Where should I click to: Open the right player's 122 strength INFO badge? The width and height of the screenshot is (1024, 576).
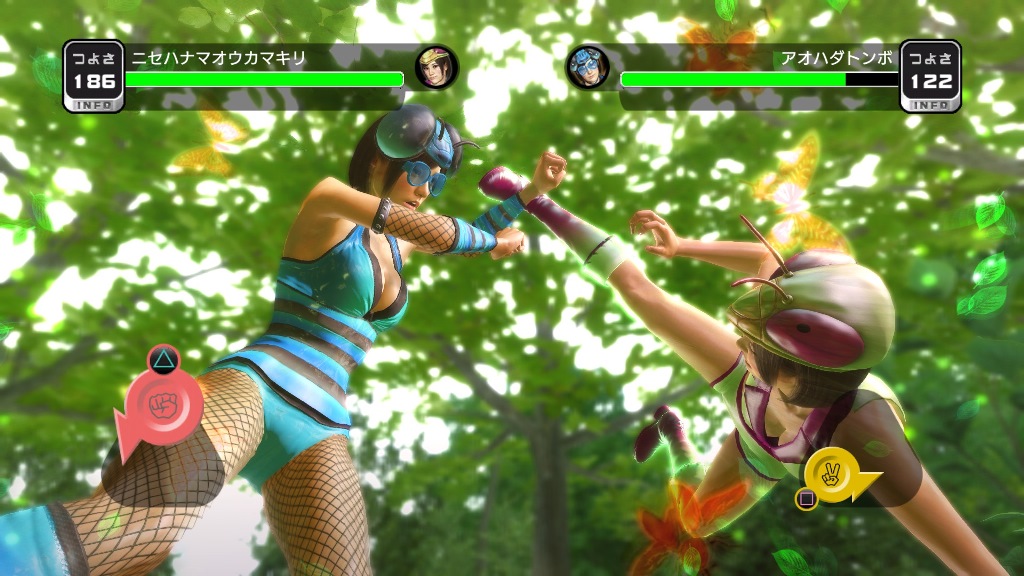[x=930, y=76]
